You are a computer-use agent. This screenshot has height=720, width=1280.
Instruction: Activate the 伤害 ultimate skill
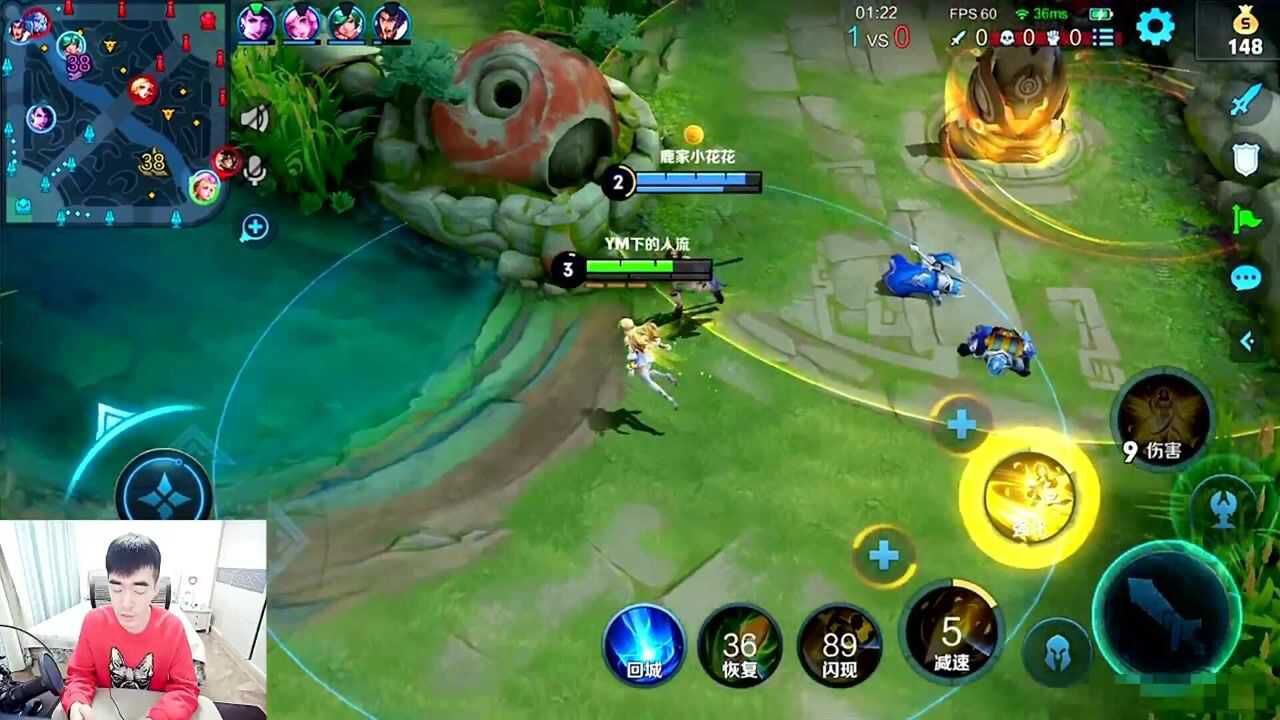pyautogui.click(x=1163, y=418)
